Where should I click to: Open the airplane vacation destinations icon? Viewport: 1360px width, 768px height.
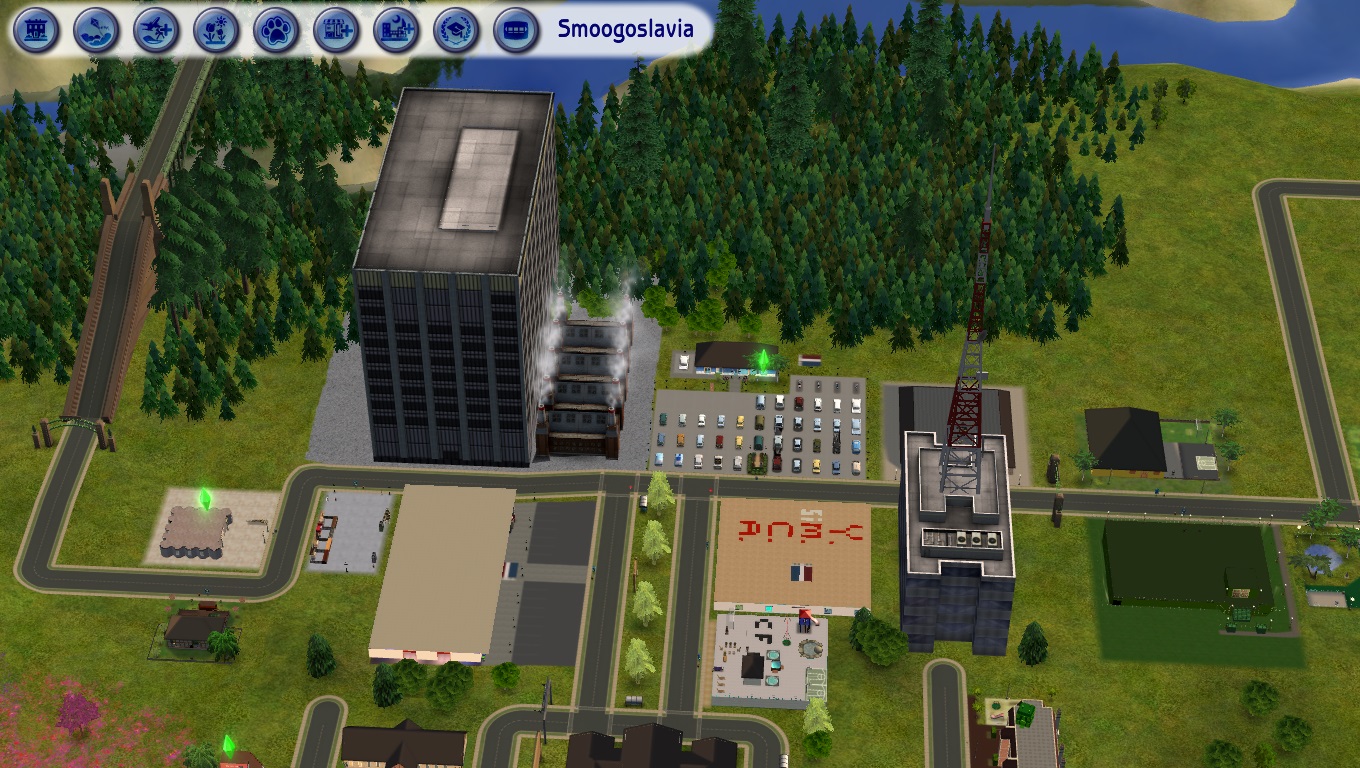157,30
